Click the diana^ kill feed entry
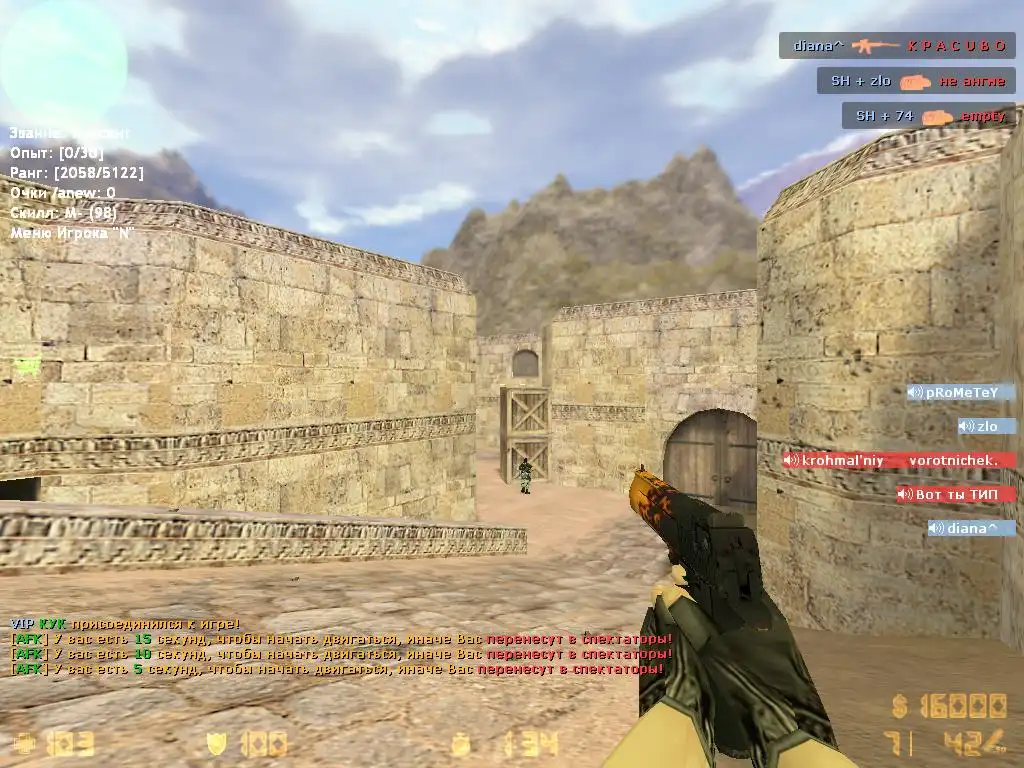Image resolution: width=1024 pixels, height=768 pixels. click(x=897, y=45)
